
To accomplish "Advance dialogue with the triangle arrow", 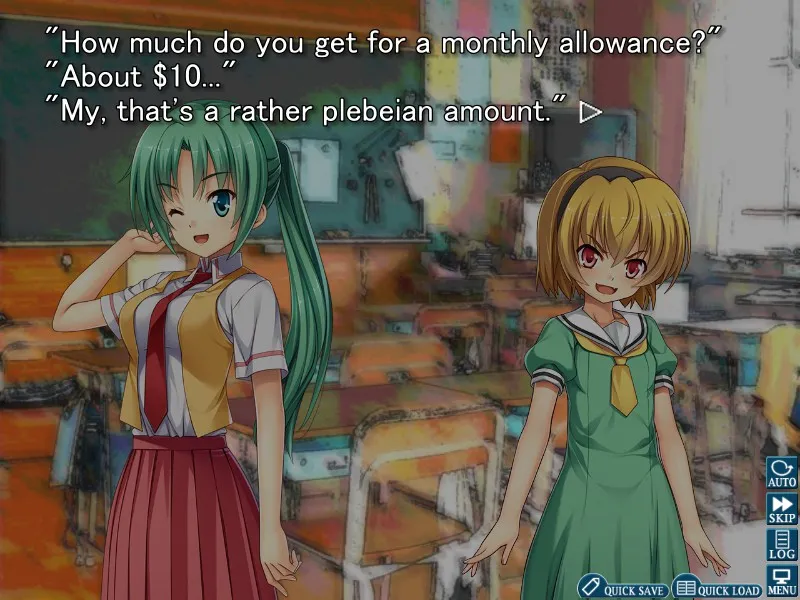I will click(x=590, y=112).
